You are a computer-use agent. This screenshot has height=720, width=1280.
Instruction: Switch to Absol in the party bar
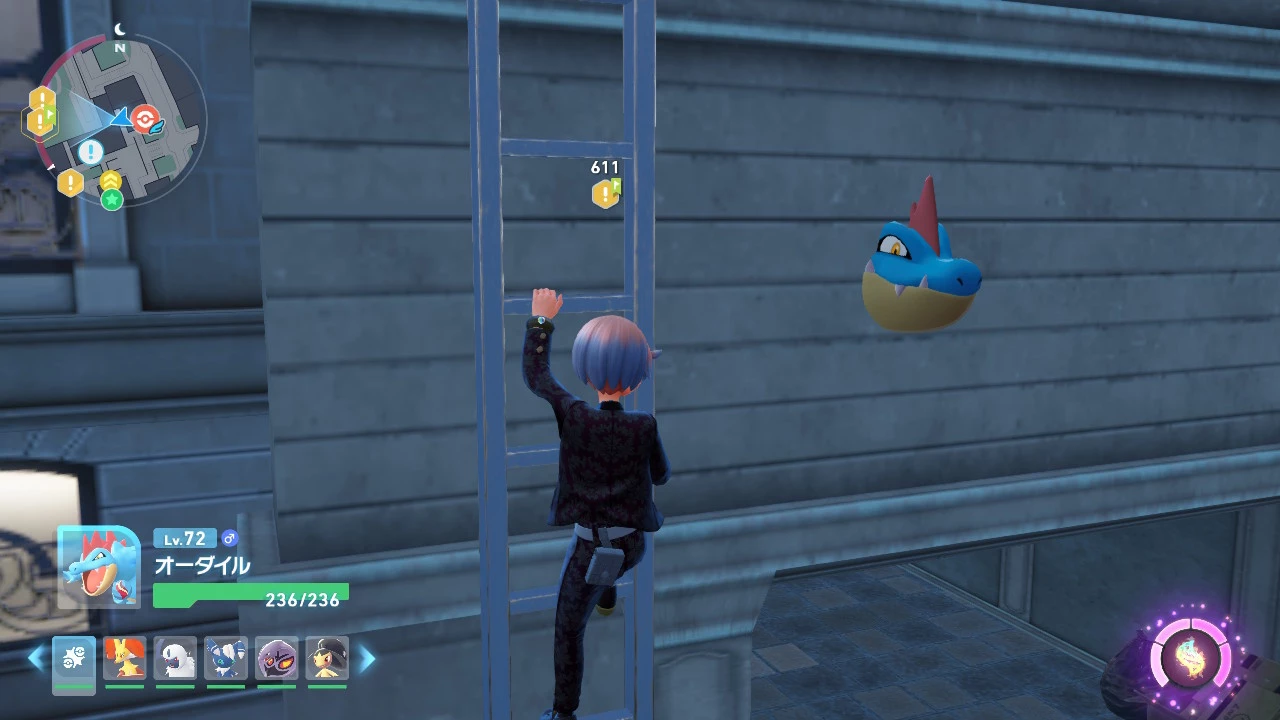click(175, 659)
